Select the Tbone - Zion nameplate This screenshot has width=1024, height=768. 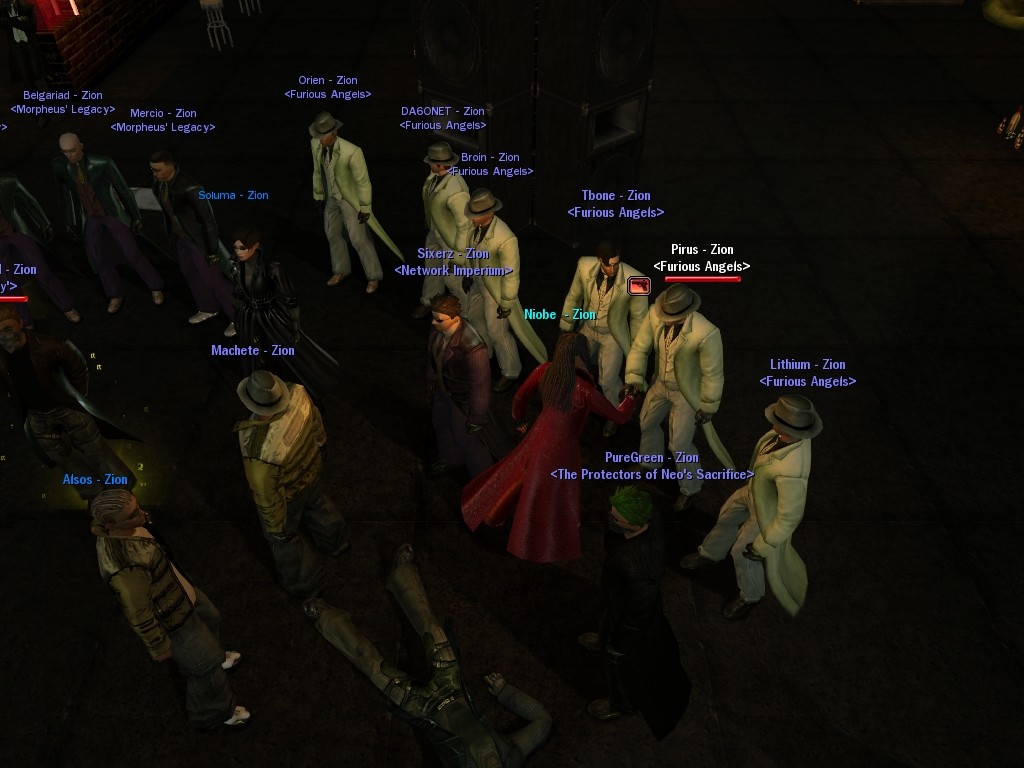616,196
